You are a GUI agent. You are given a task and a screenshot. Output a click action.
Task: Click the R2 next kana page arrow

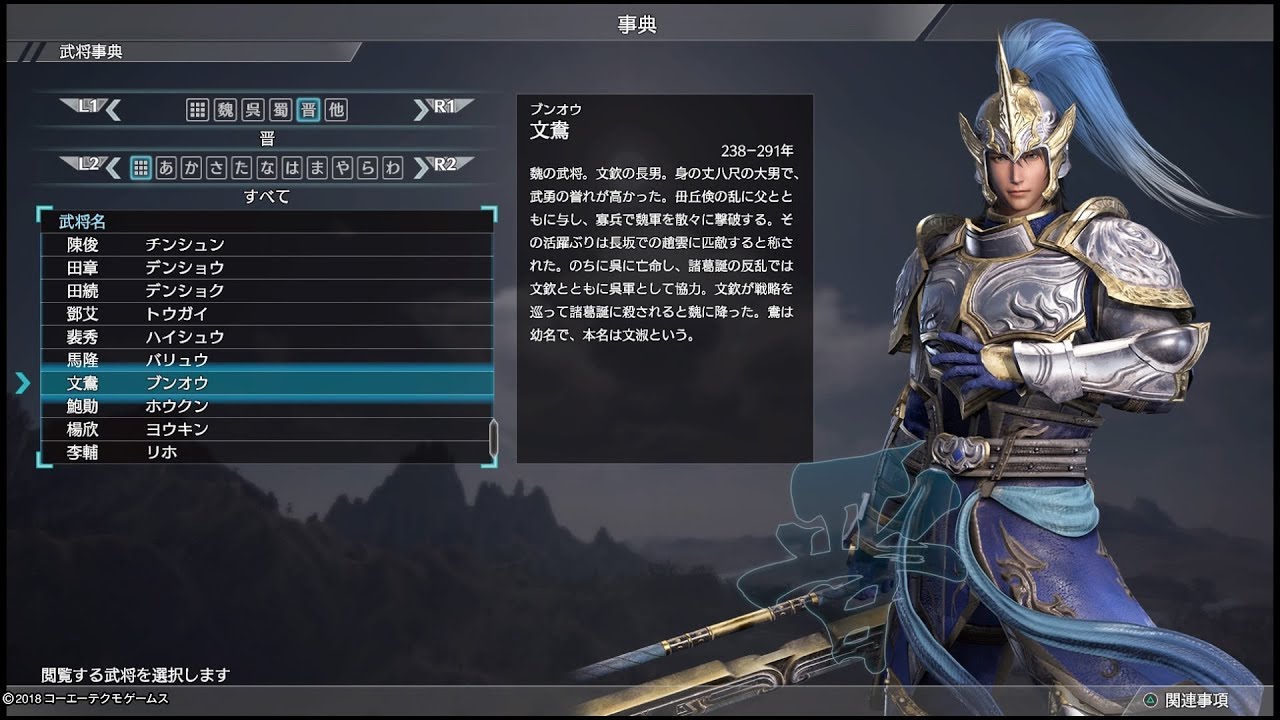(x=424, y=168)
